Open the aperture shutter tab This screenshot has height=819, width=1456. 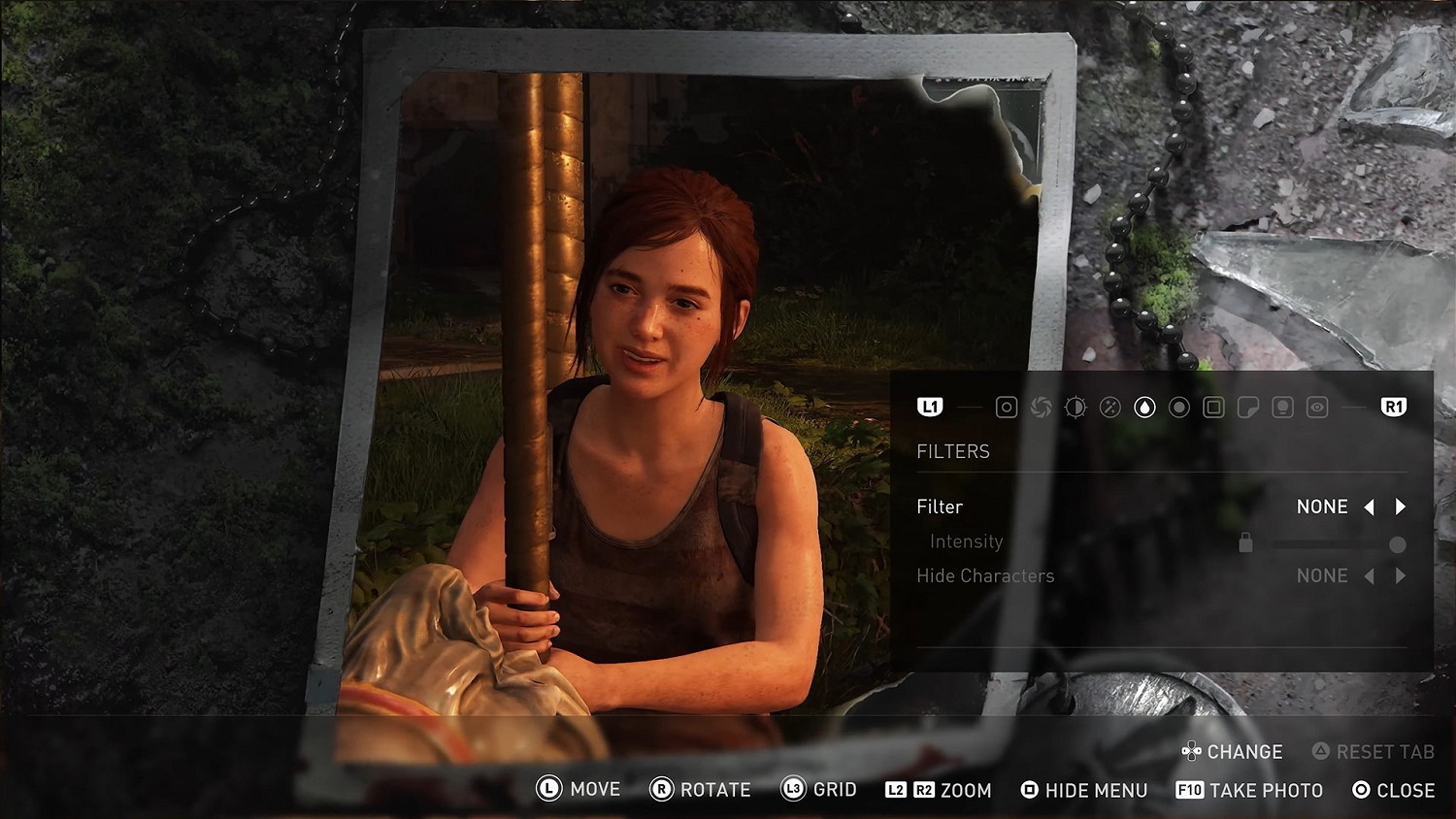click(x=1041, y=408)
